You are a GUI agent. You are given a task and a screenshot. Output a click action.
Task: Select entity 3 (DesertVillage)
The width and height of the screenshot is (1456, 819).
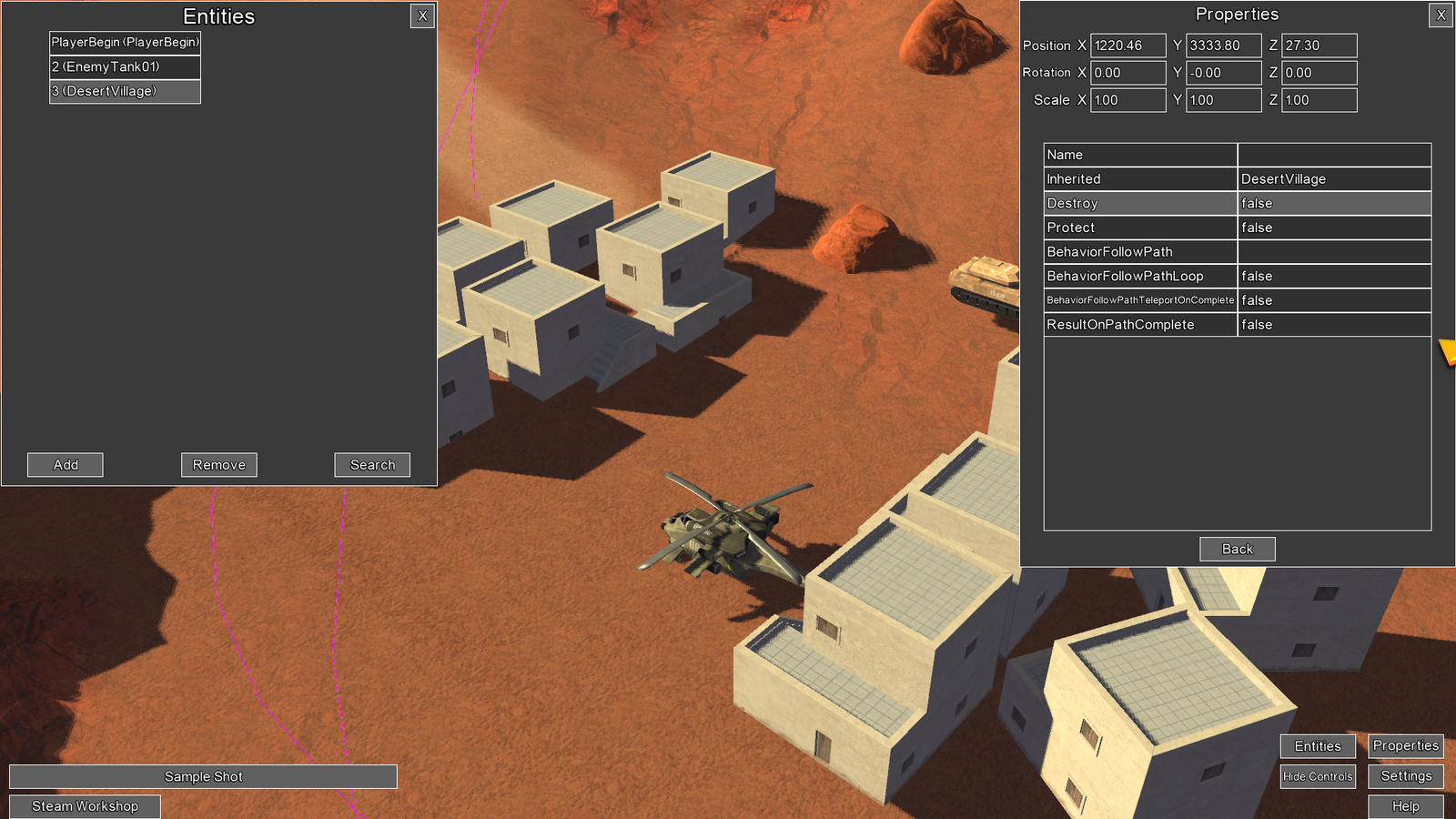click(124, 91)
